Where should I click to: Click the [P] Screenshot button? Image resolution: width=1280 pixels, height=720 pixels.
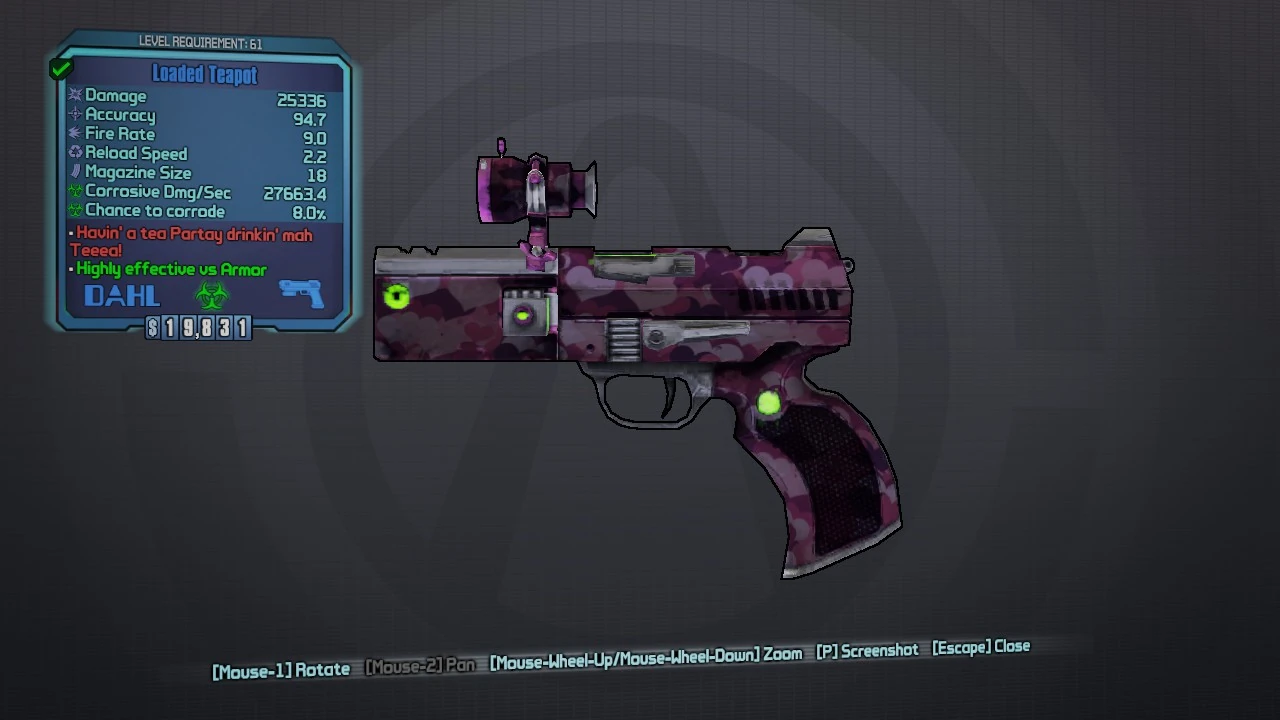(x=866, y=649)
